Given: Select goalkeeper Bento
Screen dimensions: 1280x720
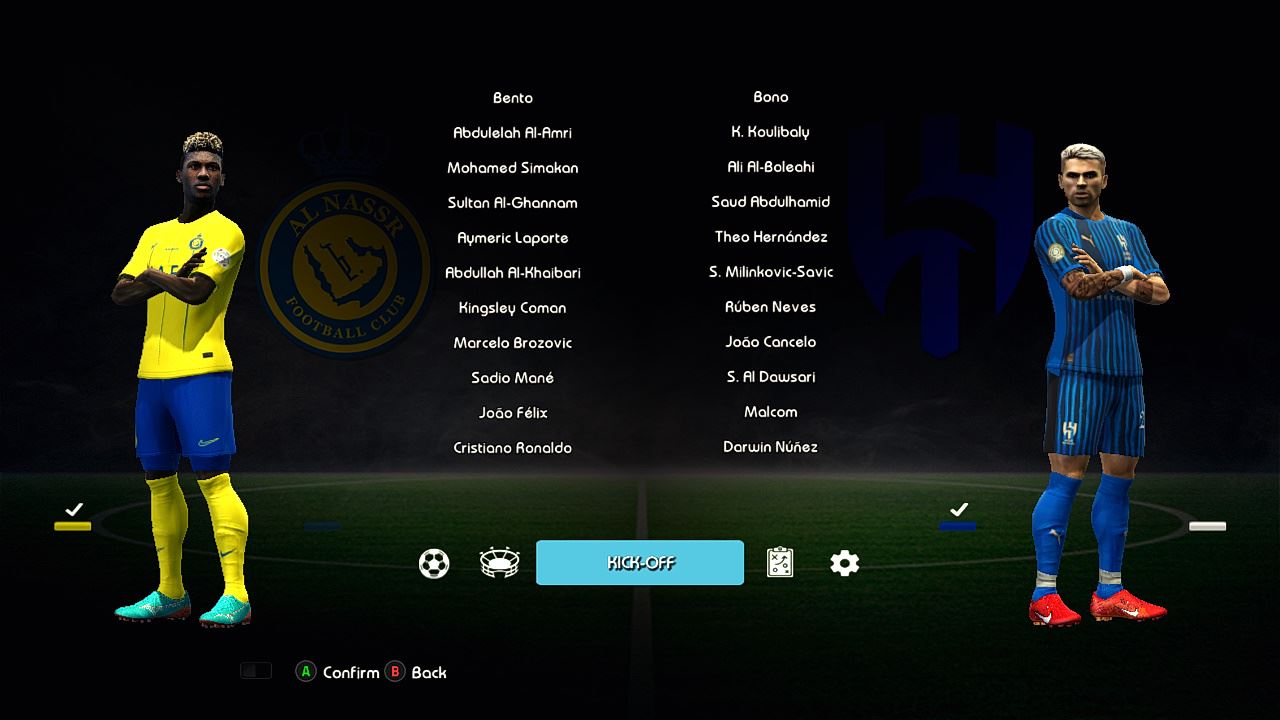Looking at the screenshot, I should pos(512,98).
